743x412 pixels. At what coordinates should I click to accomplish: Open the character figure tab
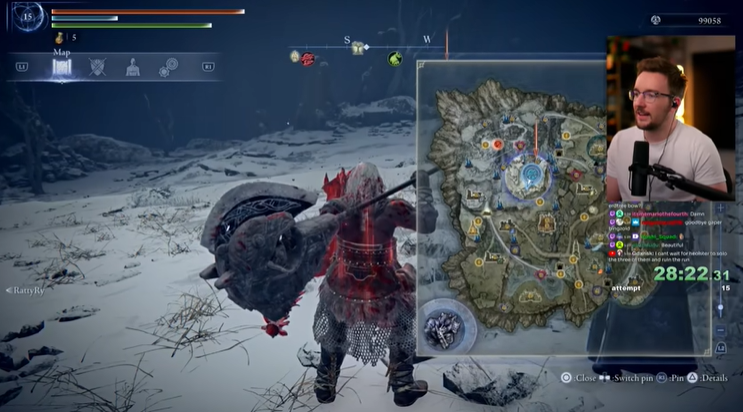tap(132, 67)
